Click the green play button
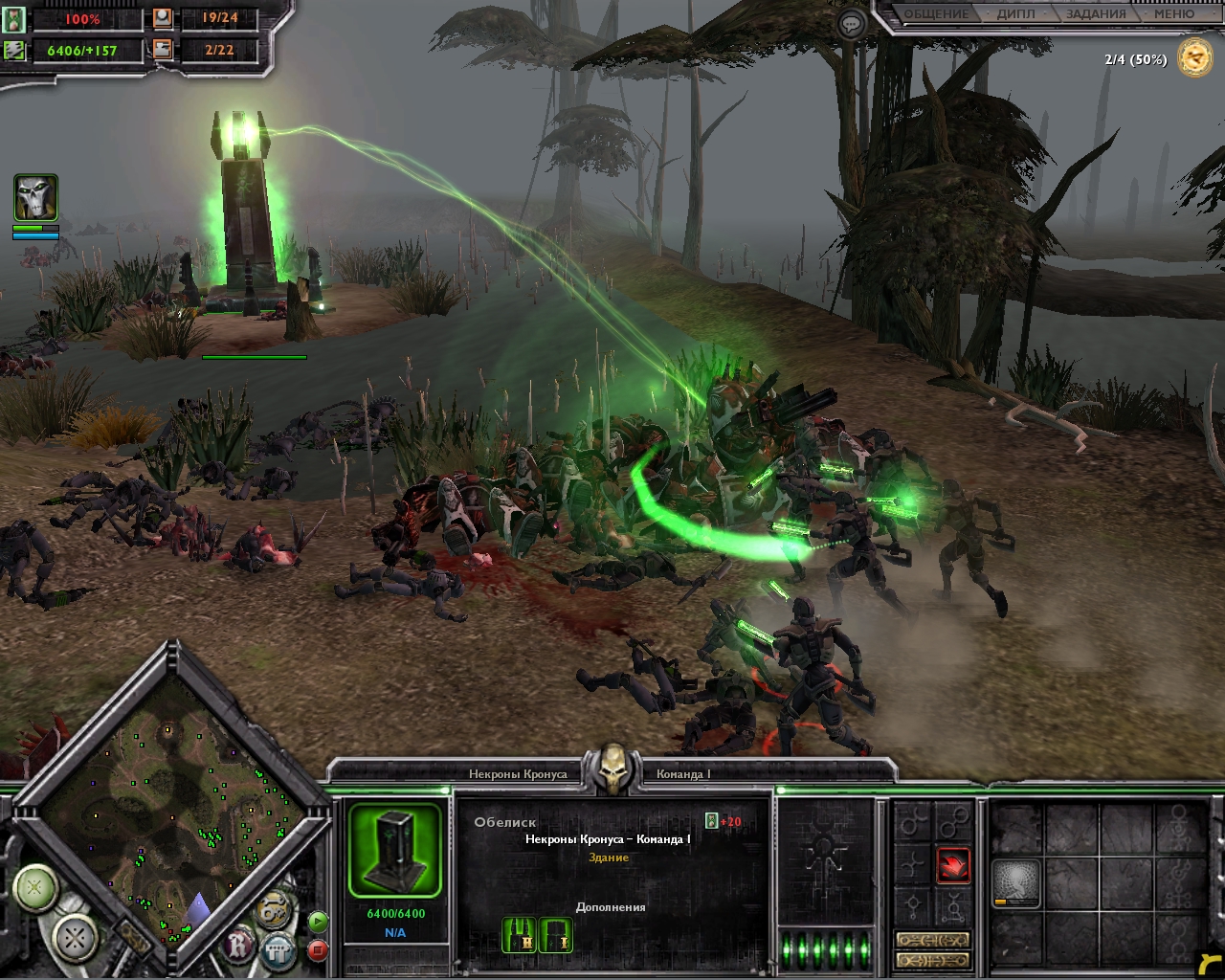 click(x=318, y=923)
